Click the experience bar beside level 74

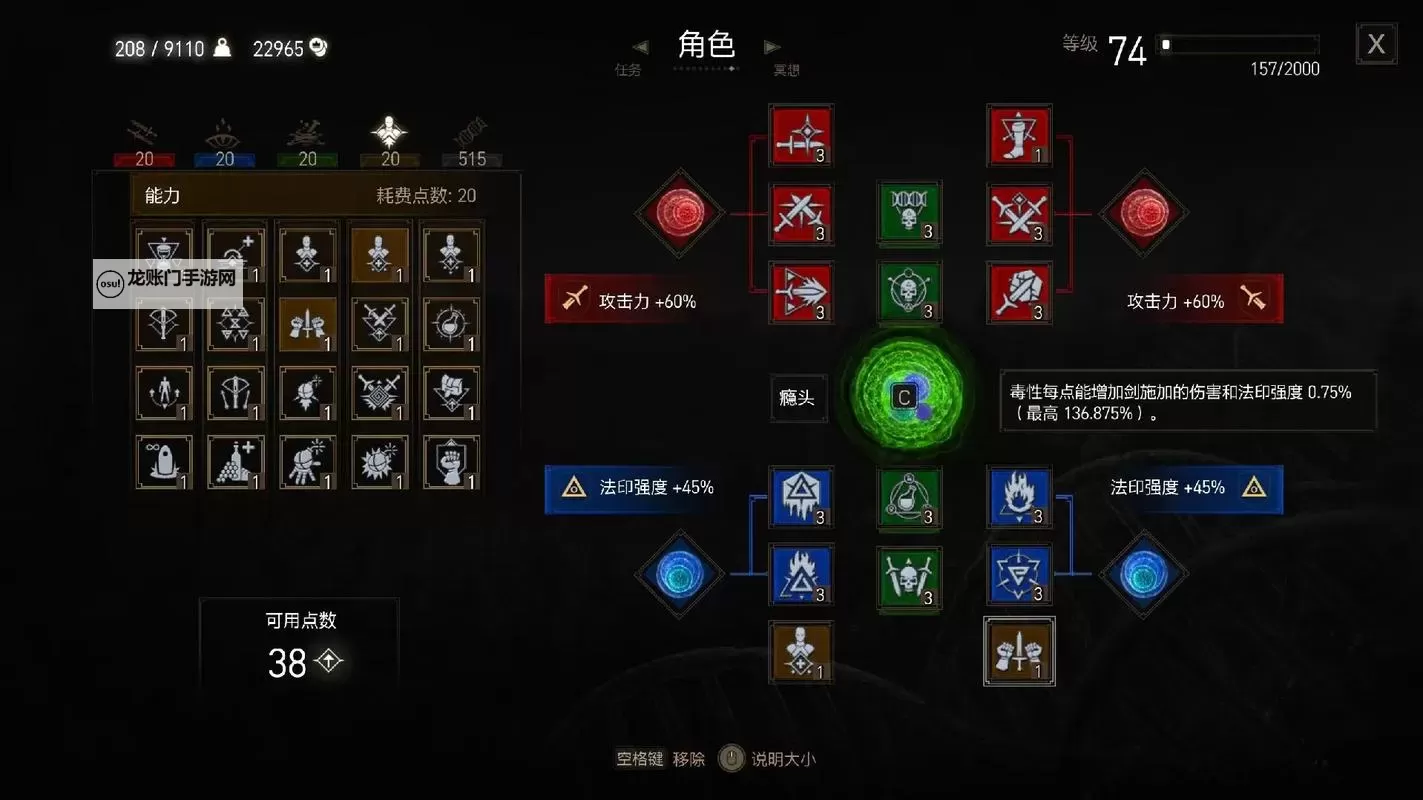pos(1238,44)
